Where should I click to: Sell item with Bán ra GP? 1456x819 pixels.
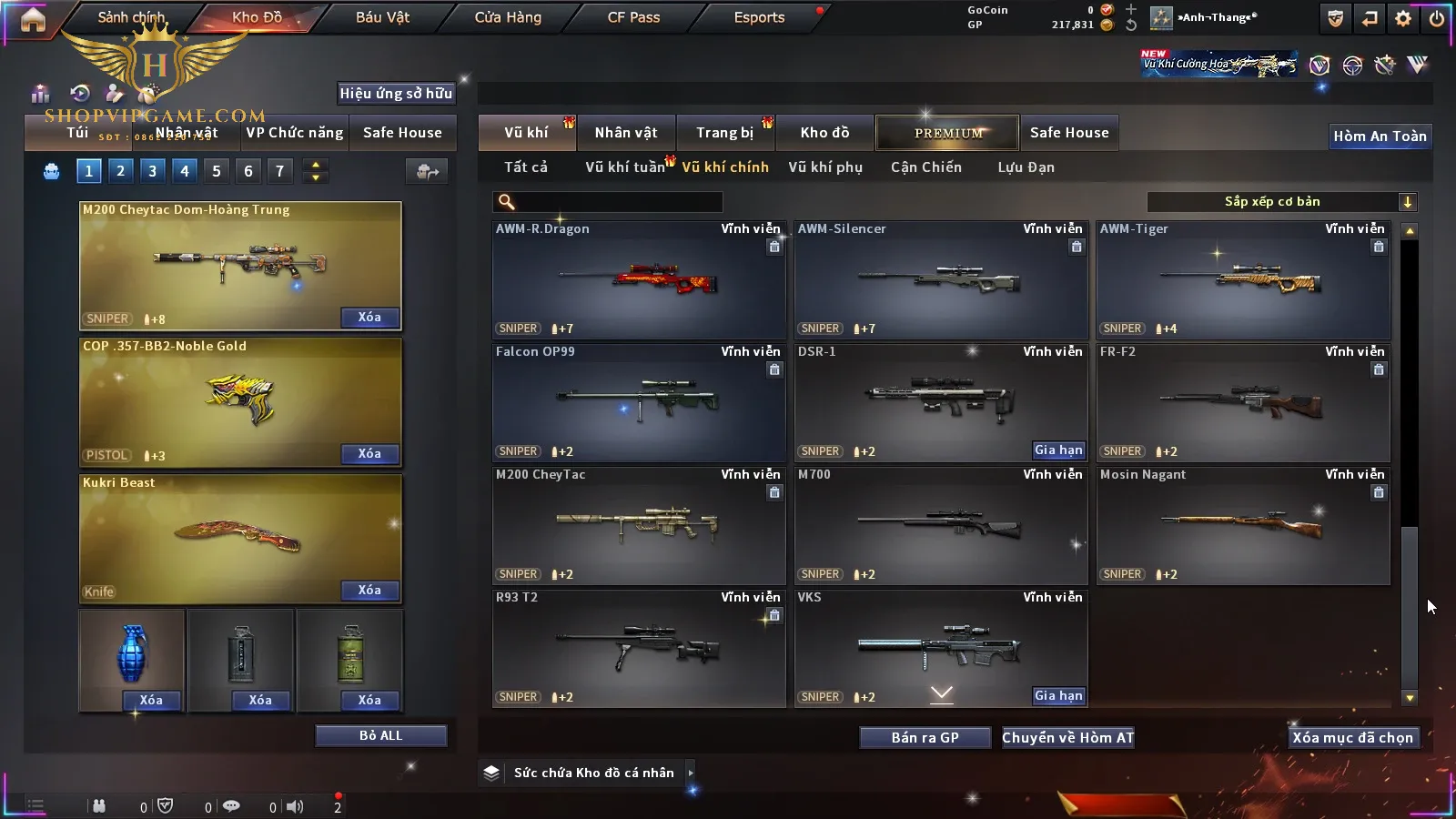tap(925, 738)
